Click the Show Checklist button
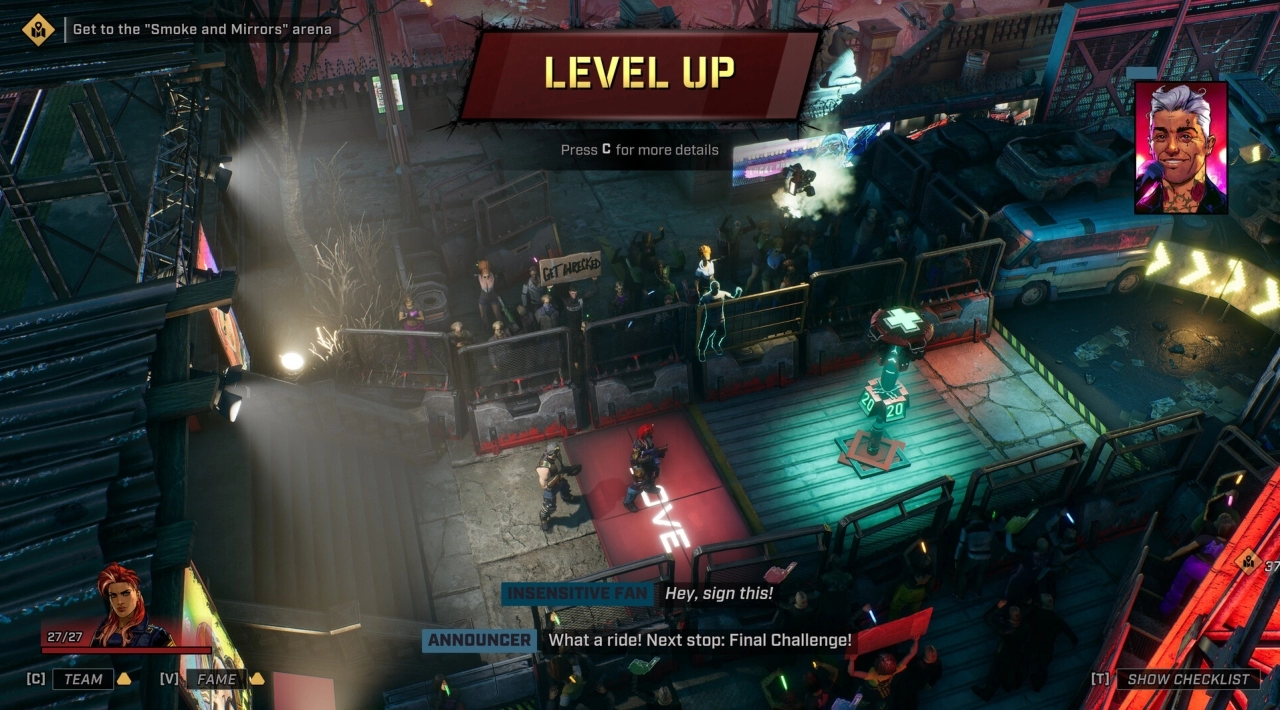Screen dimensions: 1280x710 1188,679
